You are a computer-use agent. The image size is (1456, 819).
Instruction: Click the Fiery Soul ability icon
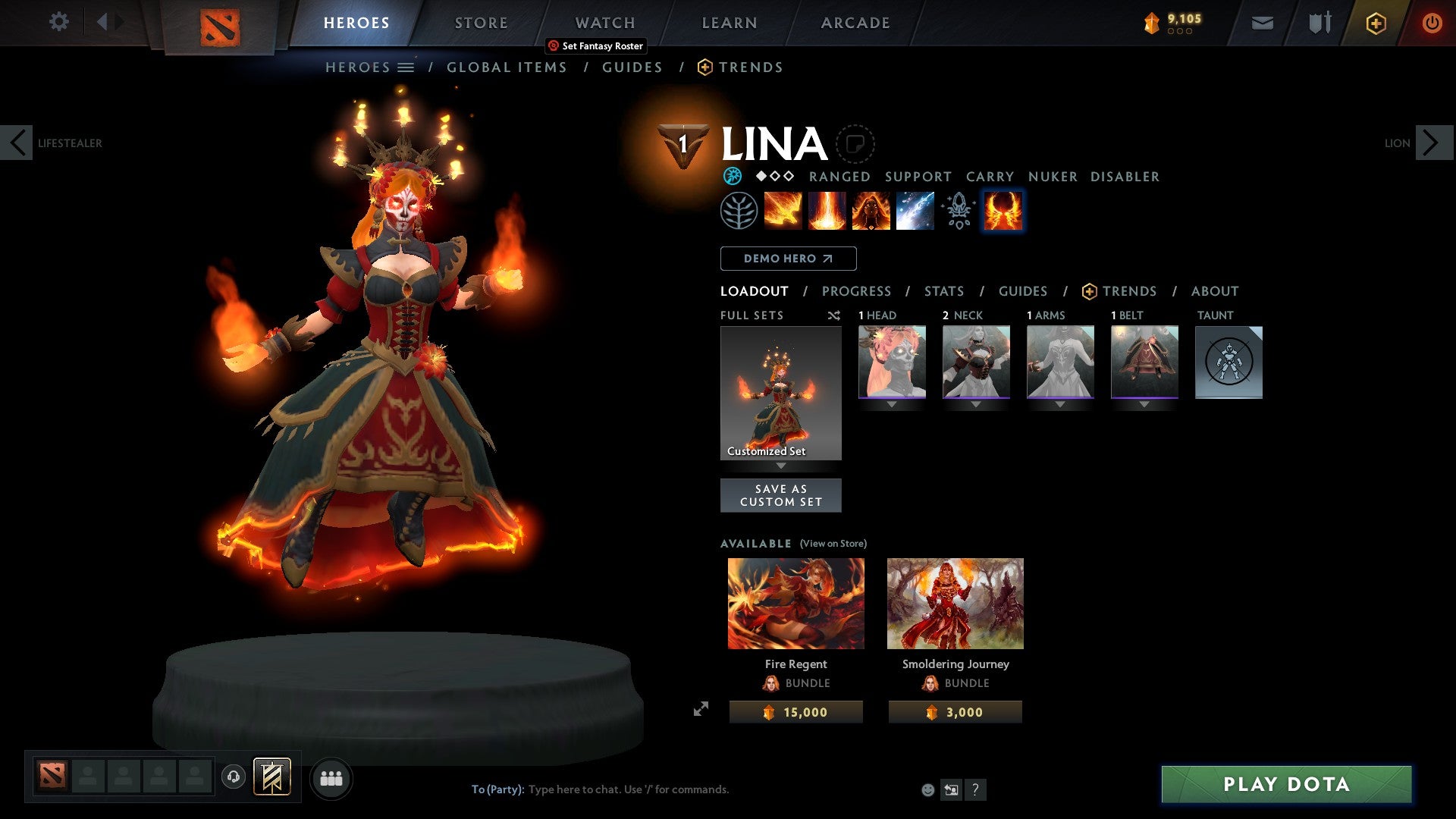[872, 210]
